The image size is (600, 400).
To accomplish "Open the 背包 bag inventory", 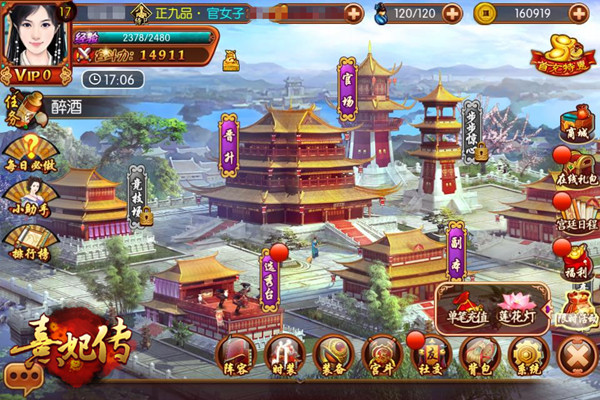I will point(479,355).
